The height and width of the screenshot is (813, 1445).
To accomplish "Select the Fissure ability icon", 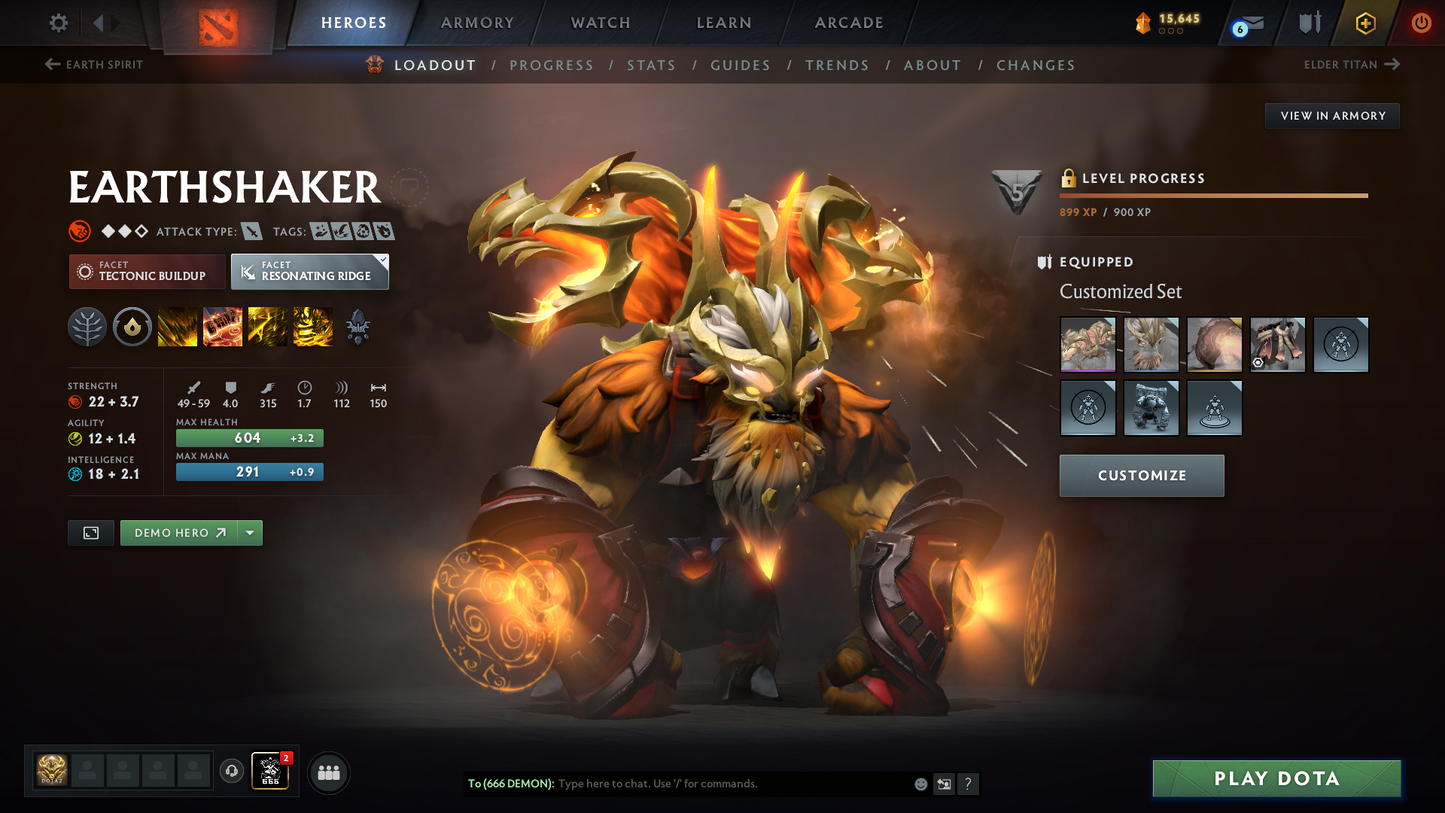I will (177, 326).
